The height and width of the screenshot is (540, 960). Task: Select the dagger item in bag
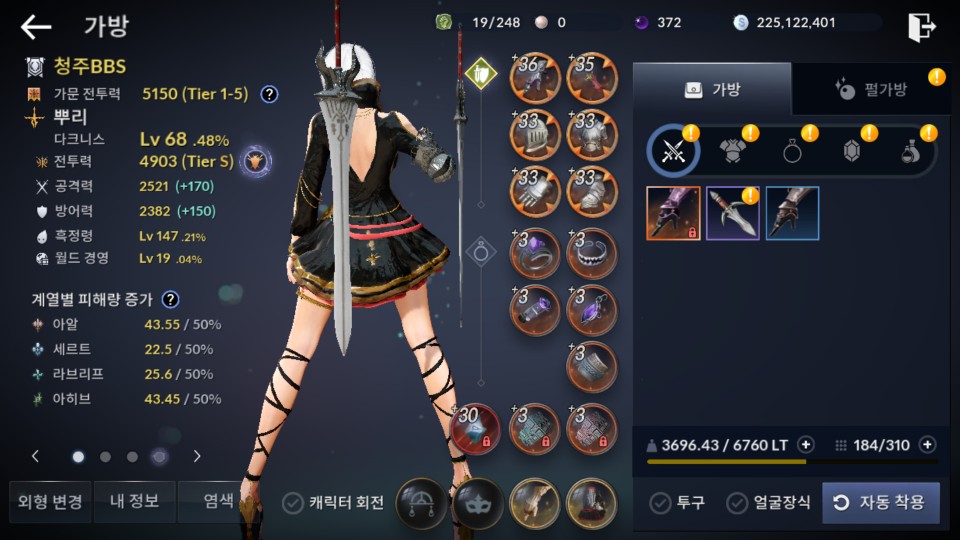pyautogui.click(x=733, y=213)
